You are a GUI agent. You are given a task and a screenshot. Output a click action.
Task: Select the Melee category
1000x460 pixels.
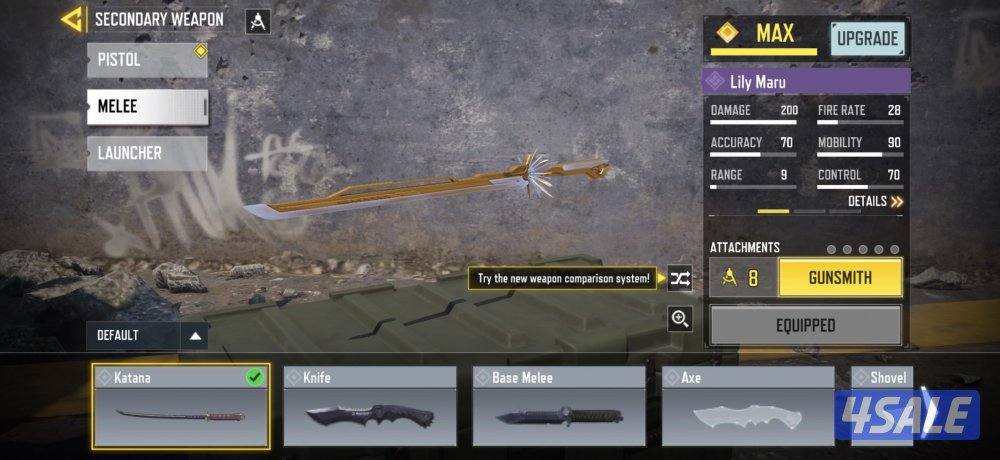pos(147,106)
